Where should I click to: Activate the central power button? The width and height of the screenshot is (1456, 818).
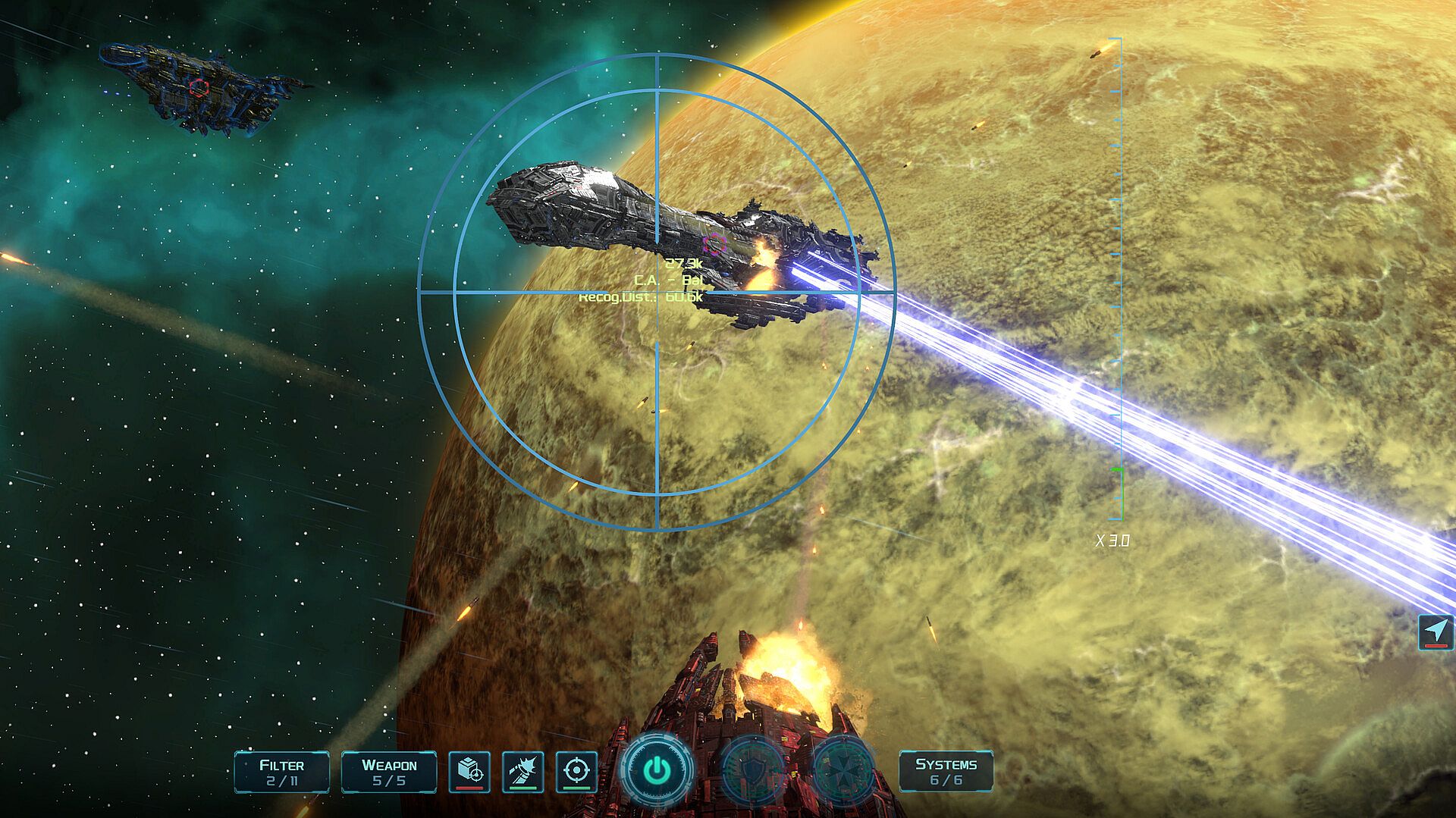tap(657, 770)
